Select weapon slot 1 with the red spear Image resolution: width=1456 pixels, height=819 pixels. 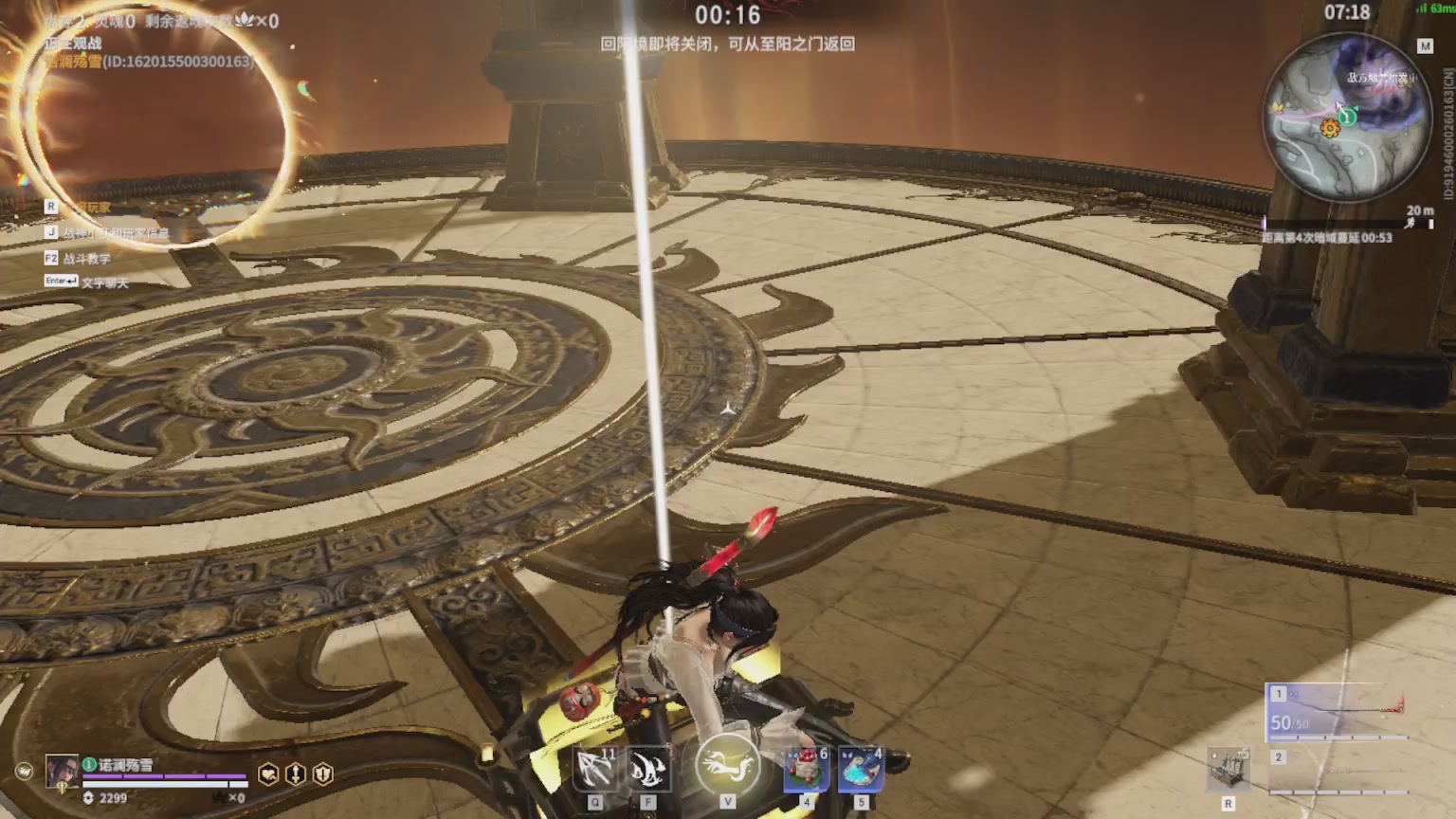[x=1337, y=711]
